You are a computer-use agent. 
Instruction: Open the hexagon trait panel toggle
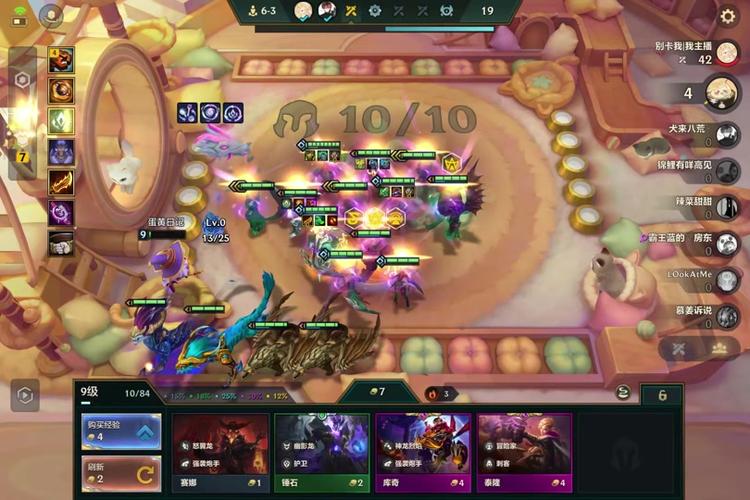(22, 80)
